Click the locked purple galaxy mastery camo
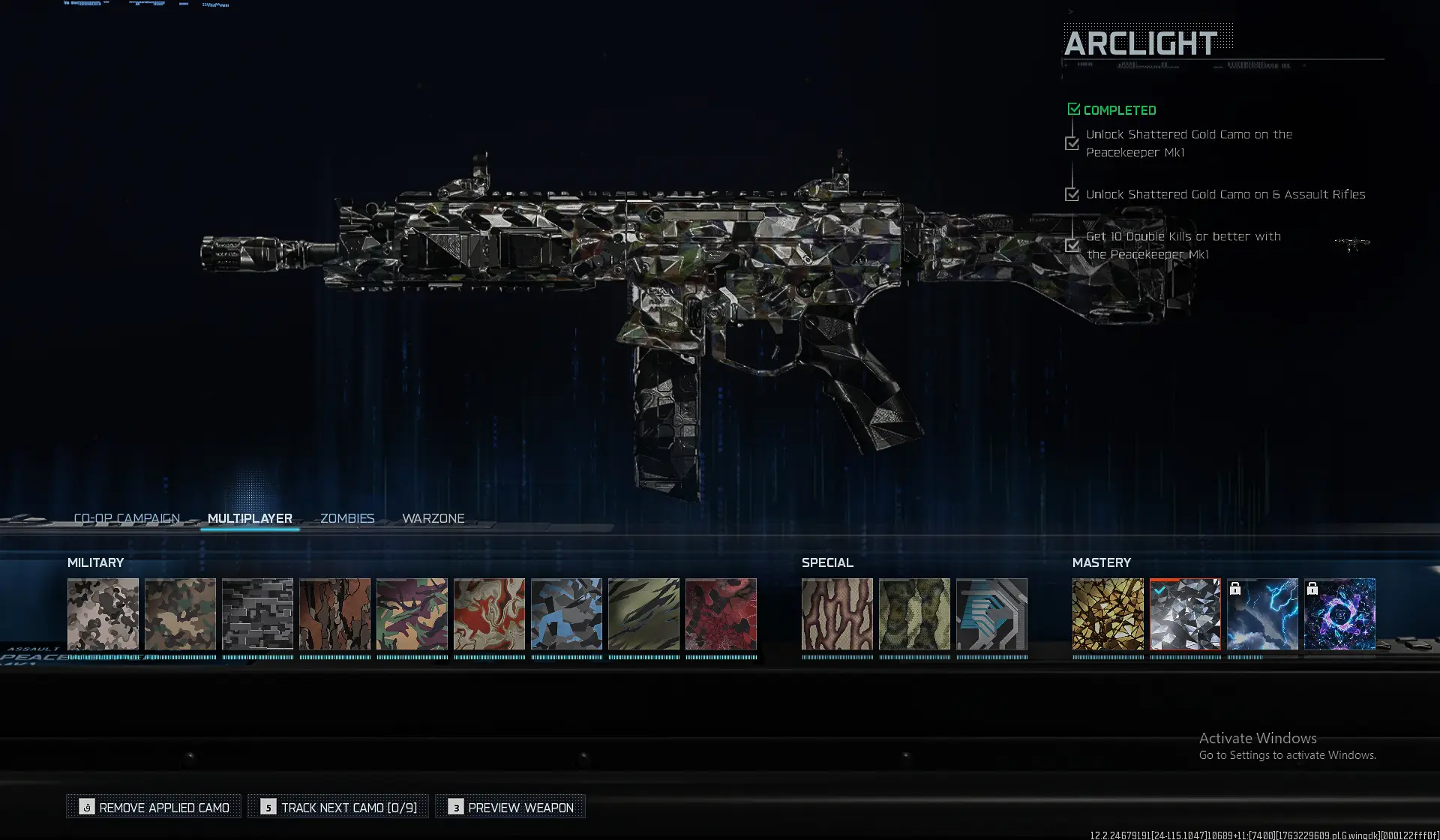The height and width of the screenshot is (840, 1440). pyautogui.click(x=1340, y=613)
